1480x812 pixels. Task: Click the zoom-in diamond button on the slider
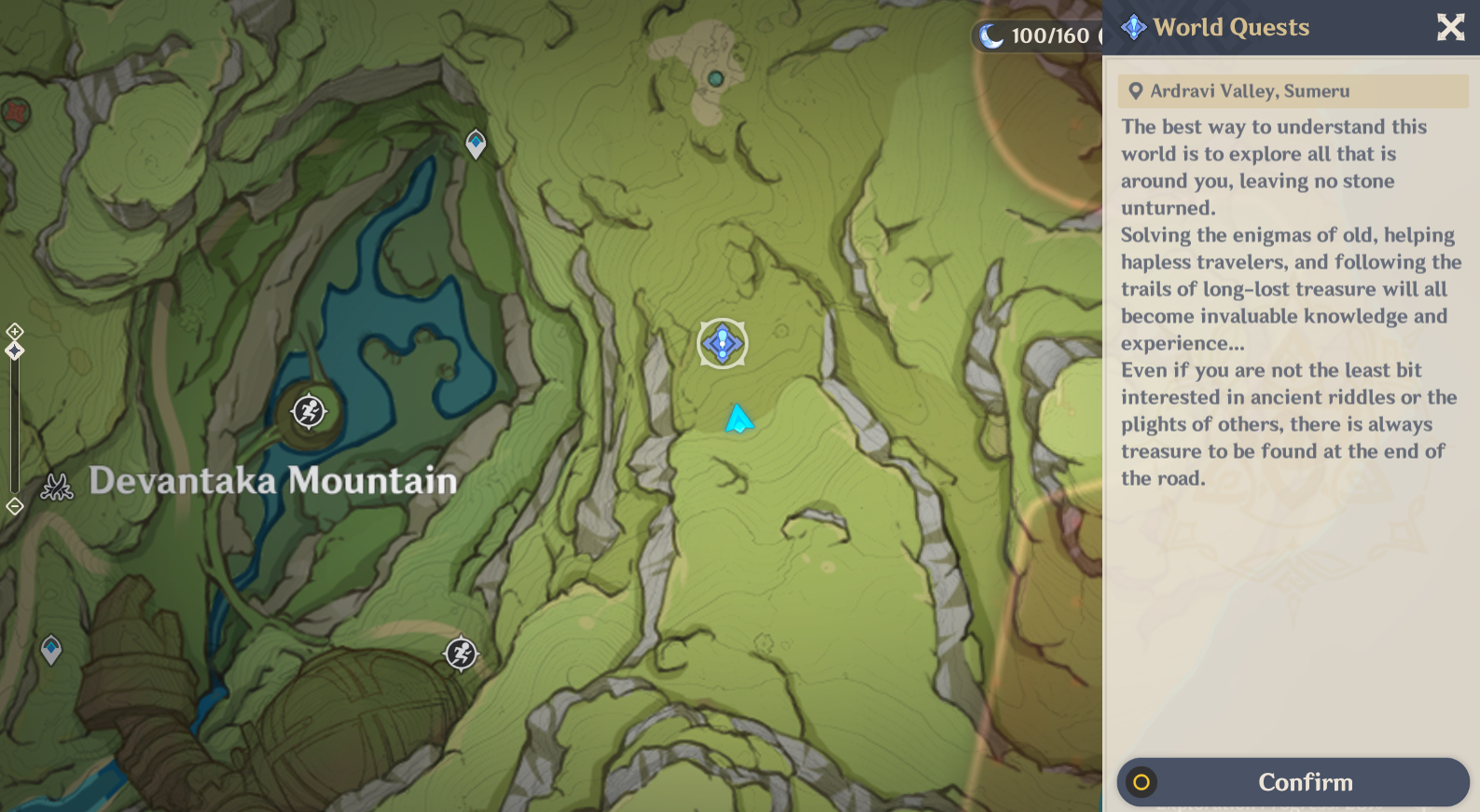click(x=13, y=331)
